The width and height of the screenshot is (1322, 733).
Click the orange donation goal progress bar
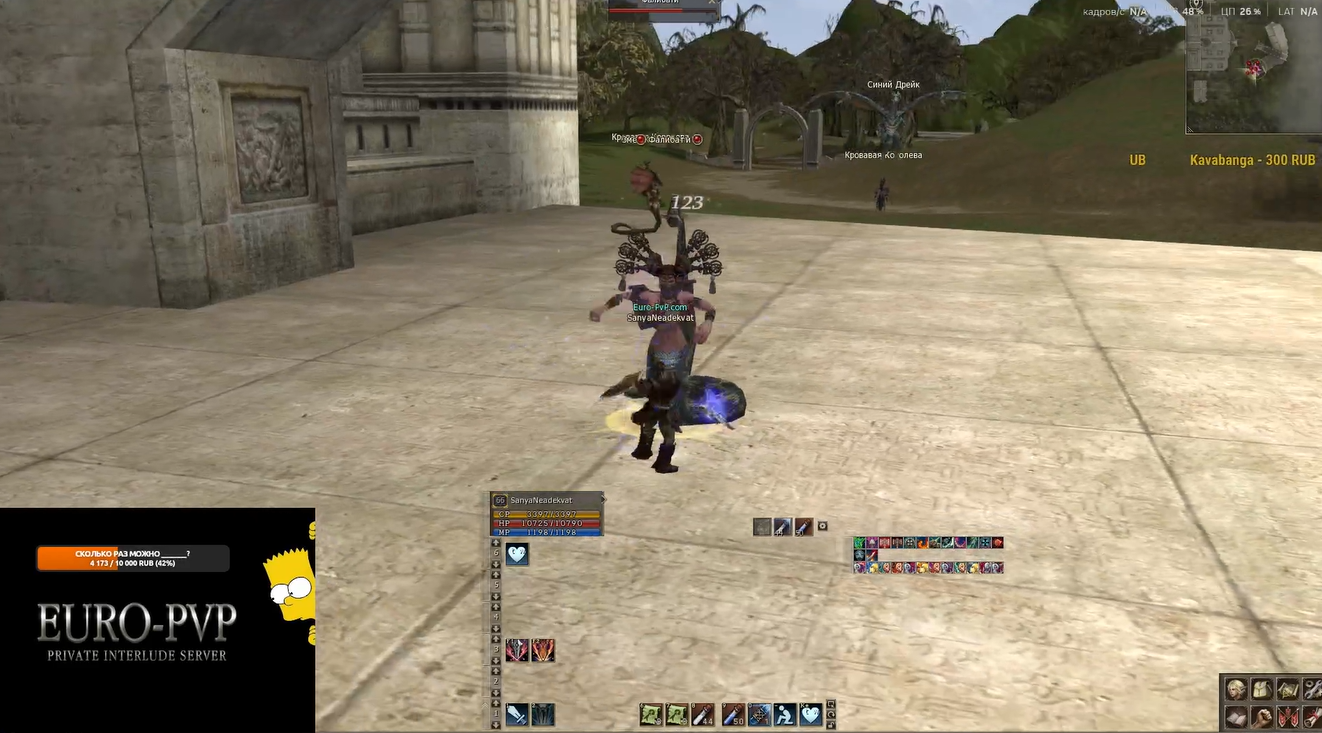[x=132, y=558]
